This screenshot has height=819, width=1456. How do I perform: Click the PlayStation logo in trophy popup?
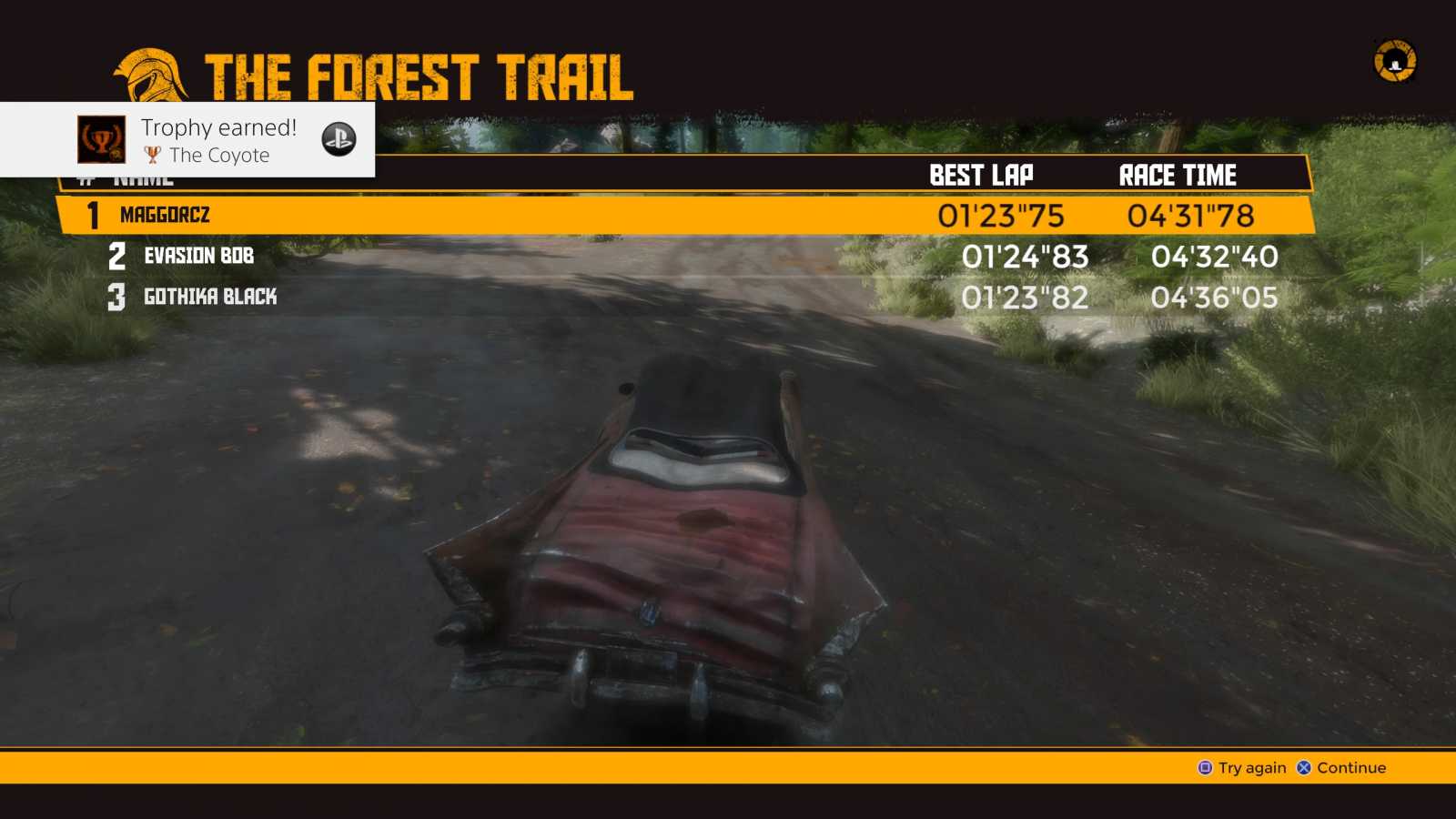tap(339, 140)
